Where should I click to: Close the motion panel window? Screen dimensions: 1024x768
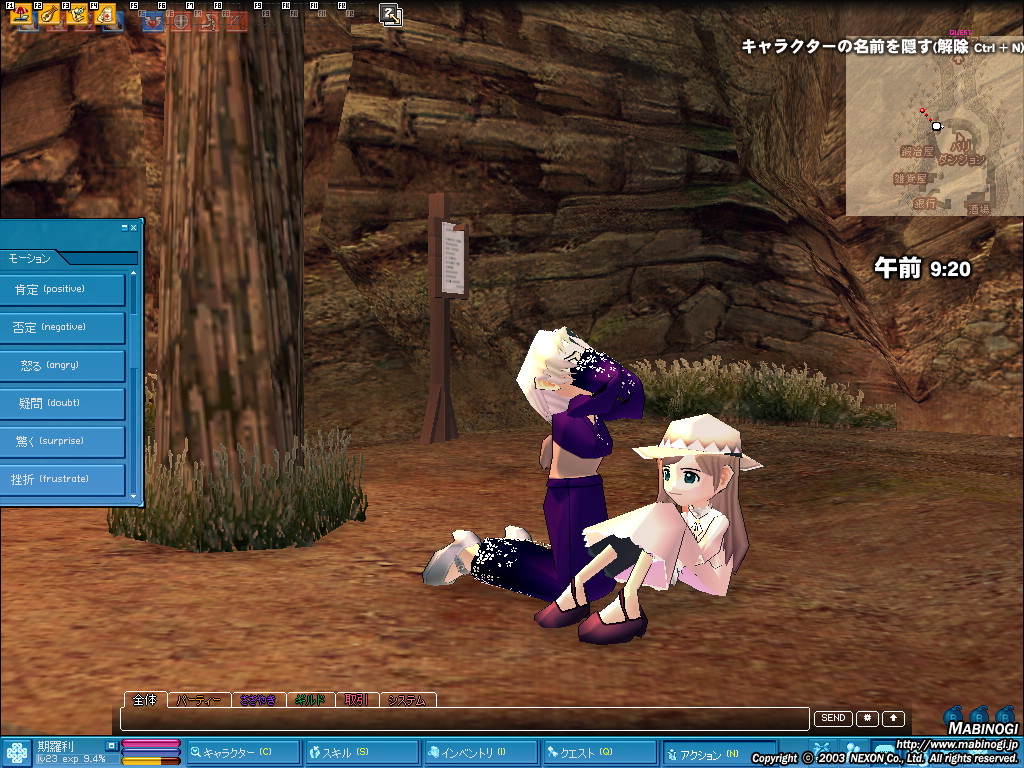click(135, 227)
